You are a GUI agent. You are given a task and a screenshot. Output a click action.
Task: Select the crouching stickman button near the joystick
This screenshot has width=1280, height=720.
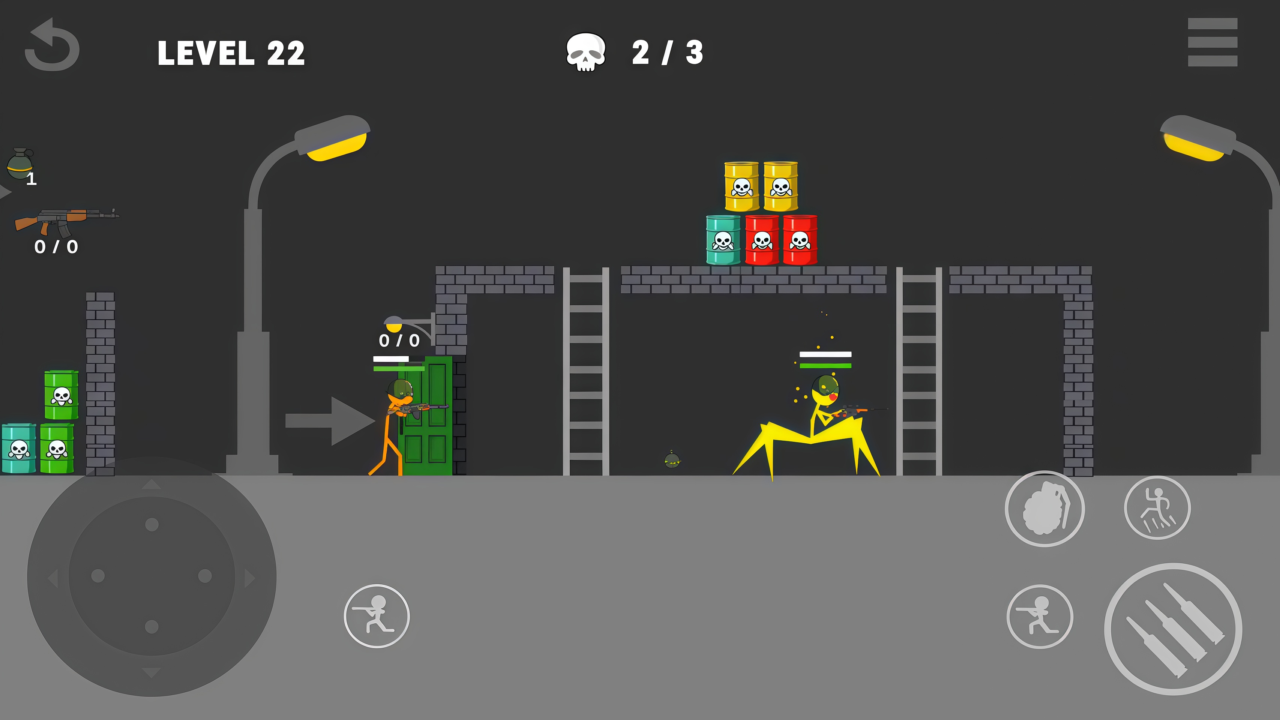pyautogui.click(x=376, y=616)
